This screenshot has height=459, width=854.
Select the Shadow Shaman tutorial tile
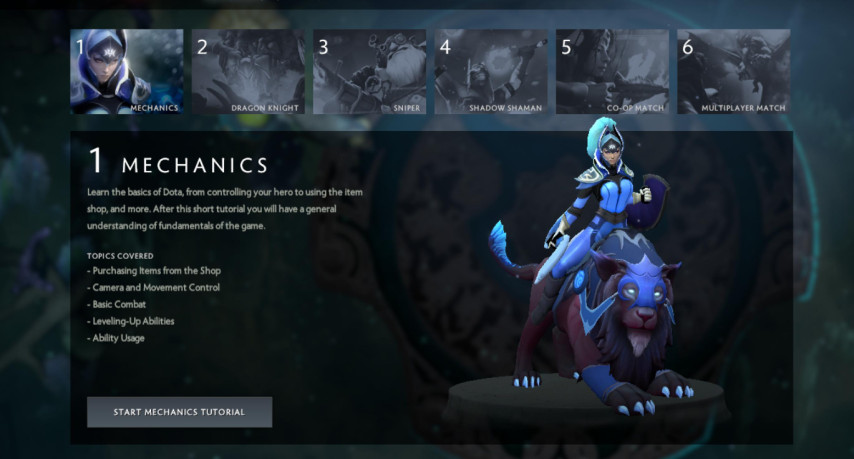(x=490, y=71)
